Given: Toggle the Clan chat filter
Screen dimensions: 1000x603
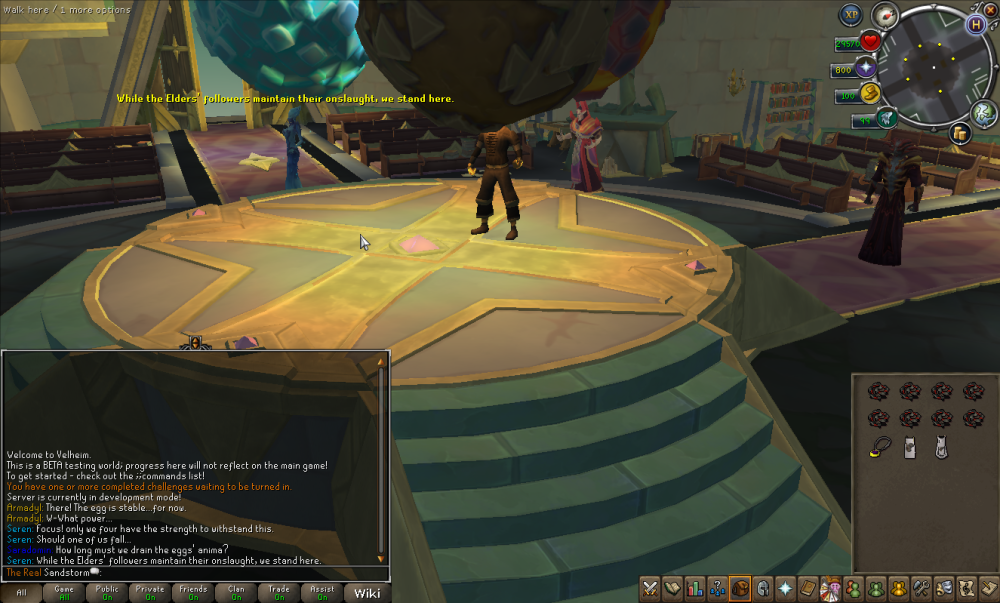Looking at the screenshot, I should 236,592.
